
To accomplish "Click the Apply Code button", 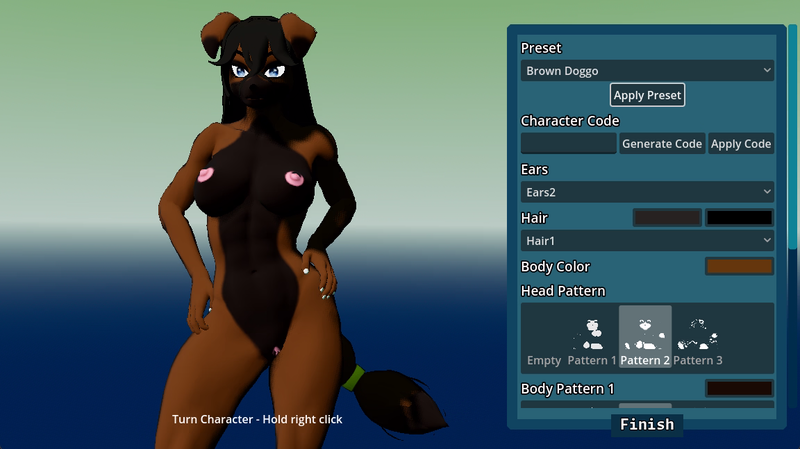I will (740, 143).
